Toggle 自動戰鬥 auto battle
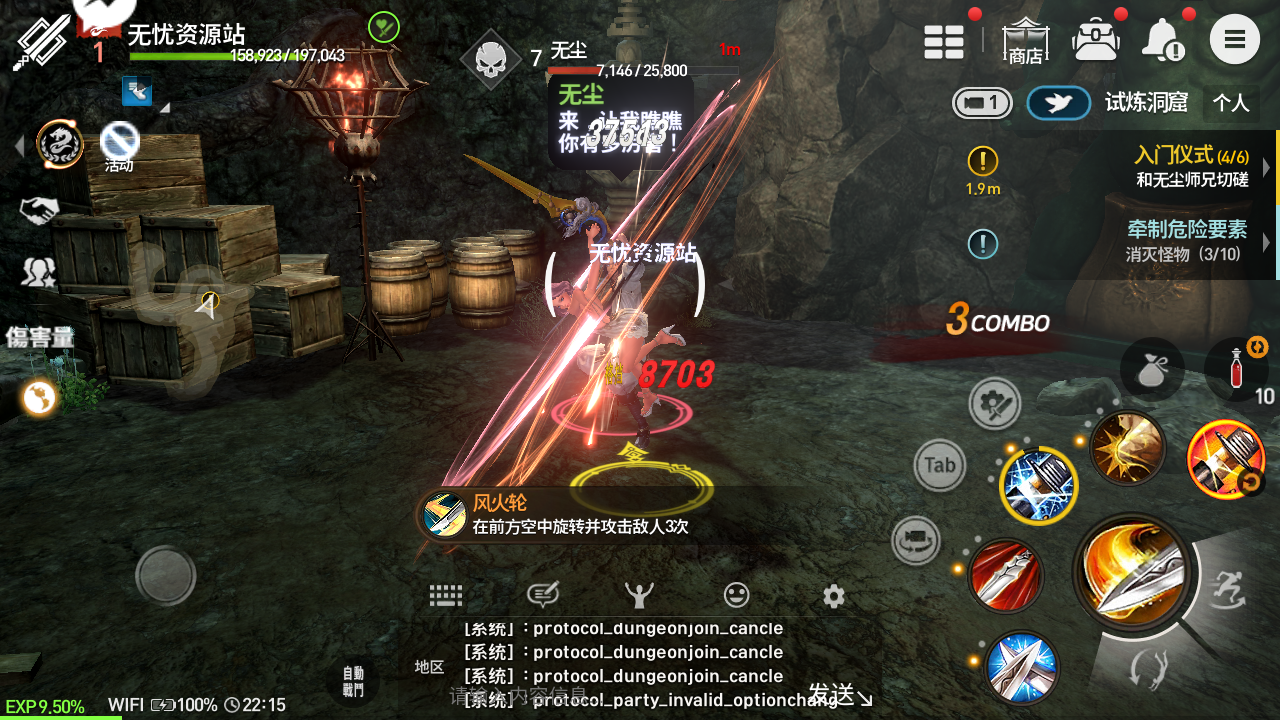 tap(353, 682)
